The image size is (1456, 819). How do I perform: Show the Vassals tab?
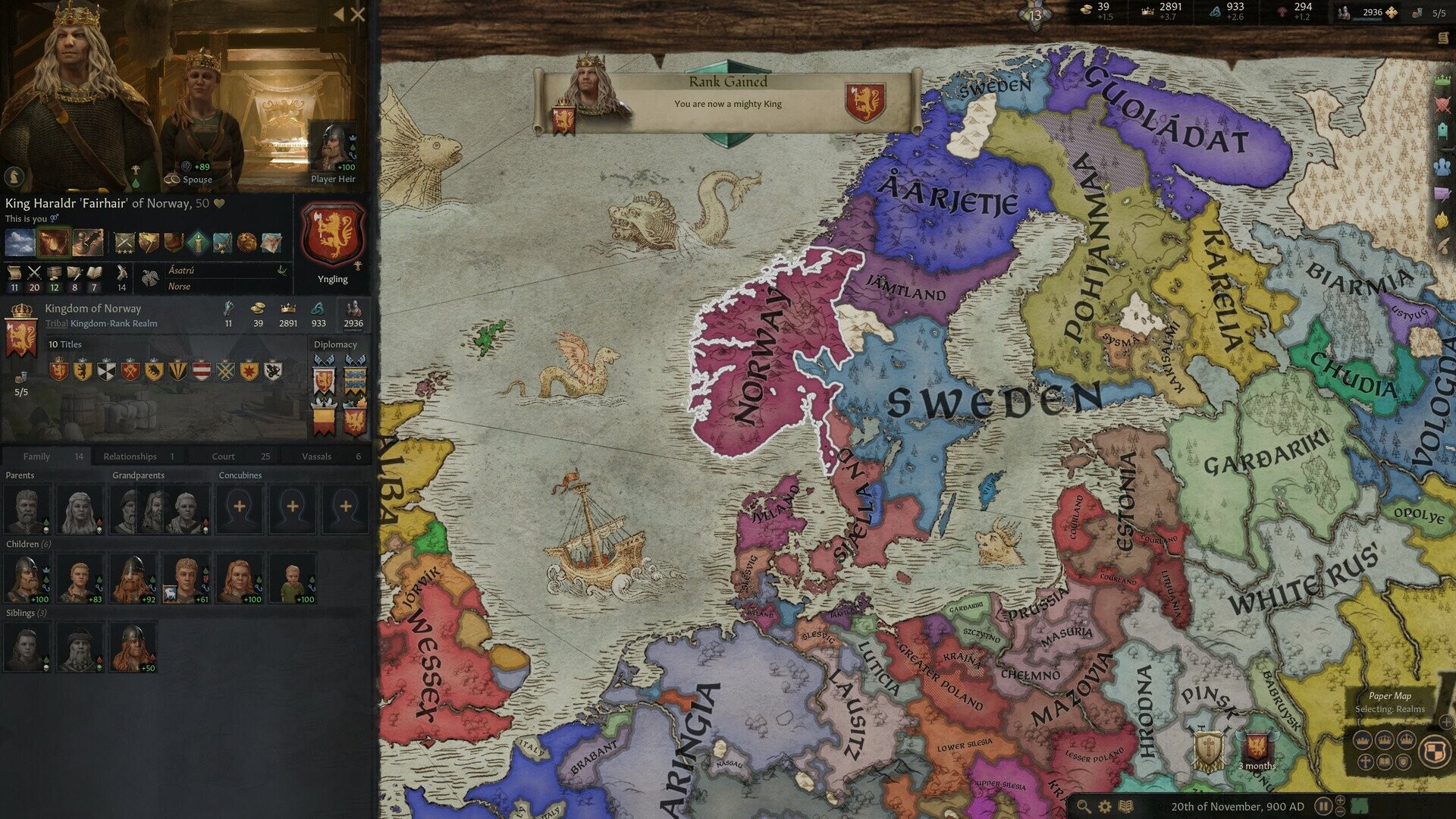click(x=316, y=457)
